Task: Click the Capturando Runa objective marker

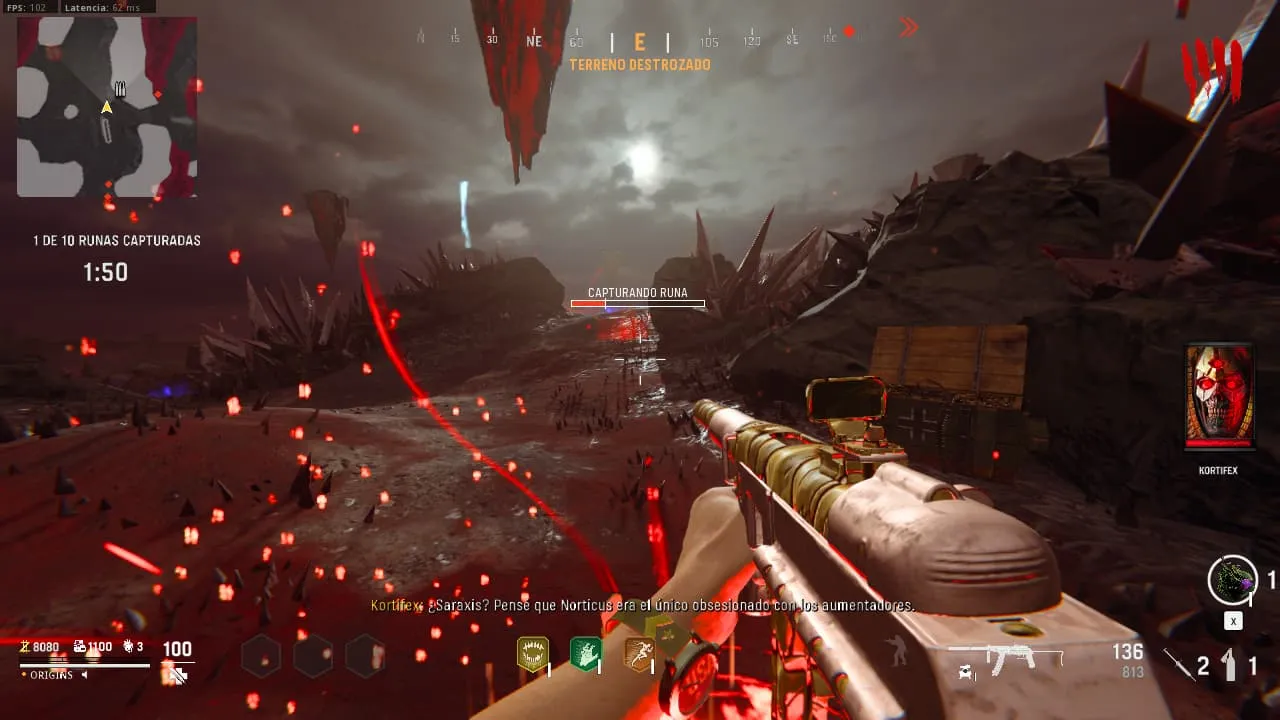Action: point(637,297)
